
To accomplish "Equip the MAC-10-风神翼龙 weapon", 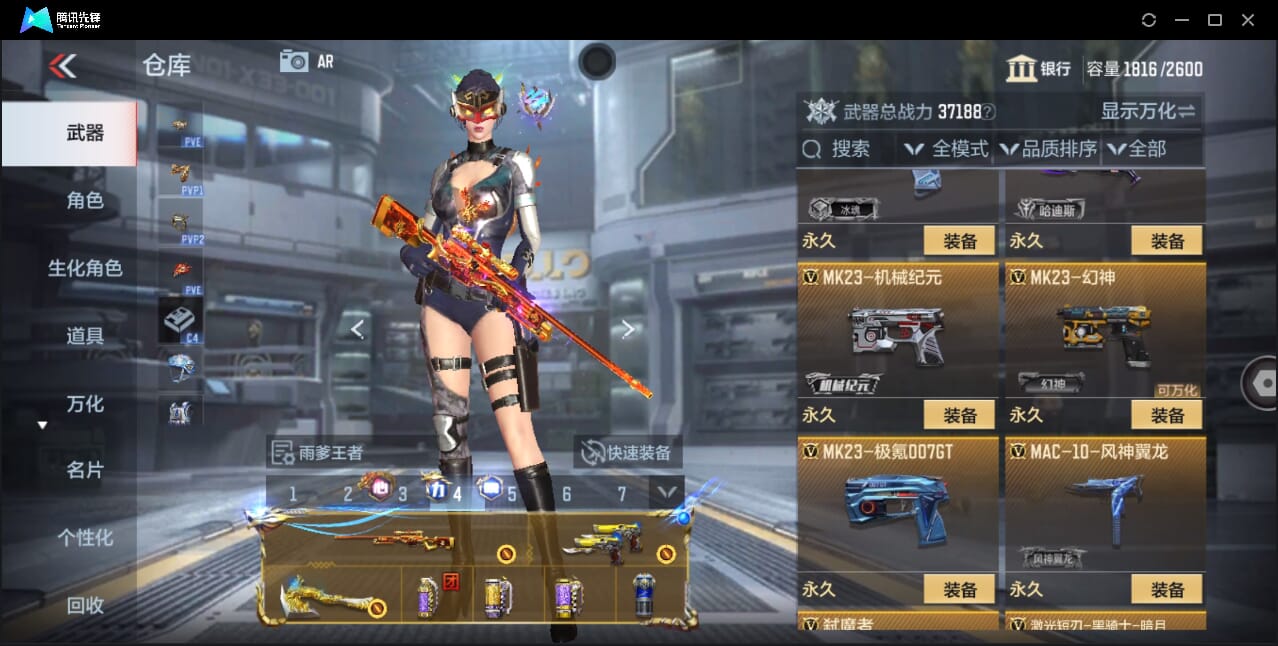I will coord(1167,589).
